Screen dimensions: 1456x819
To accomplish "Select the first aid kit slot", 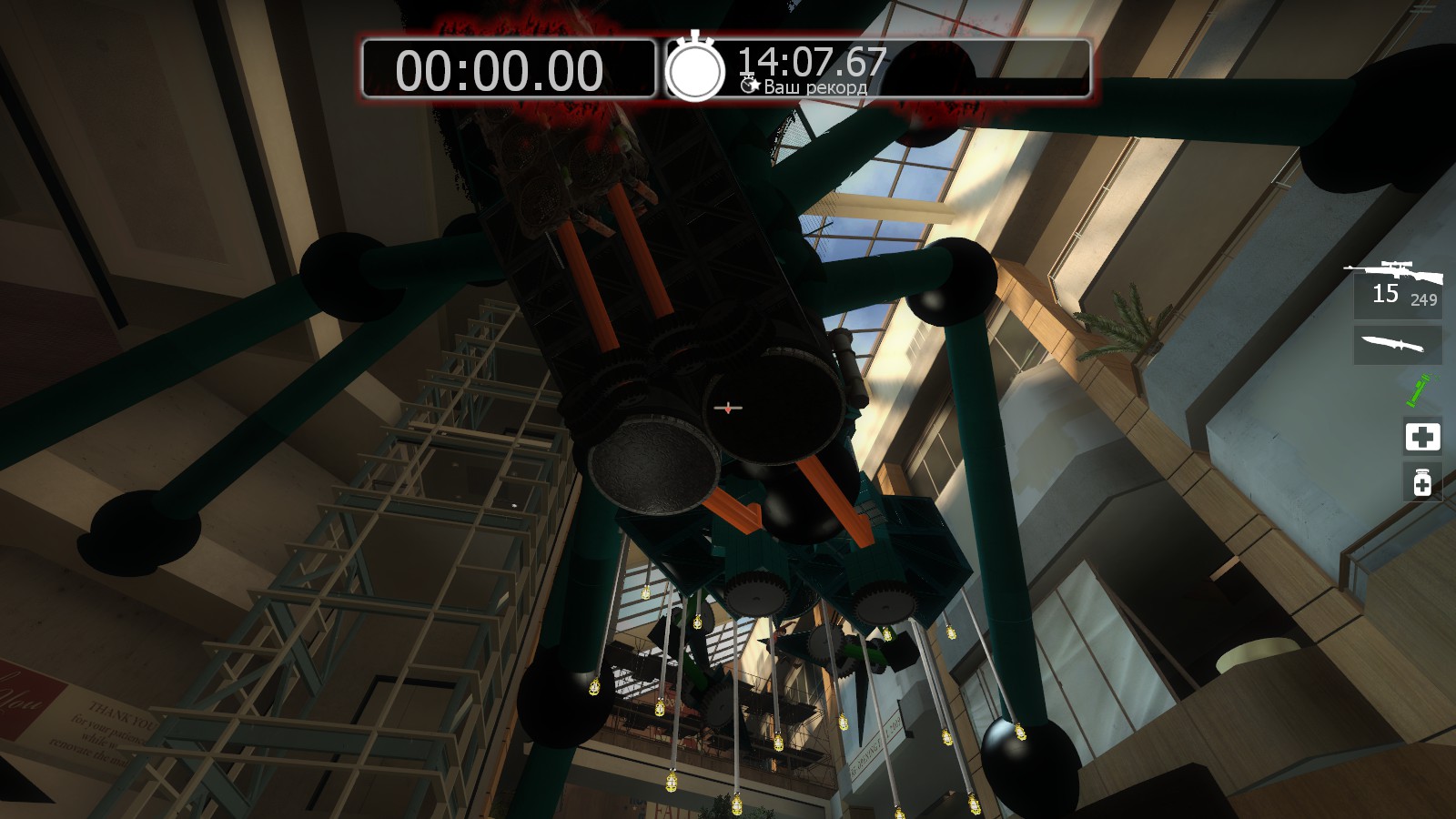I will coord(1422,437).
